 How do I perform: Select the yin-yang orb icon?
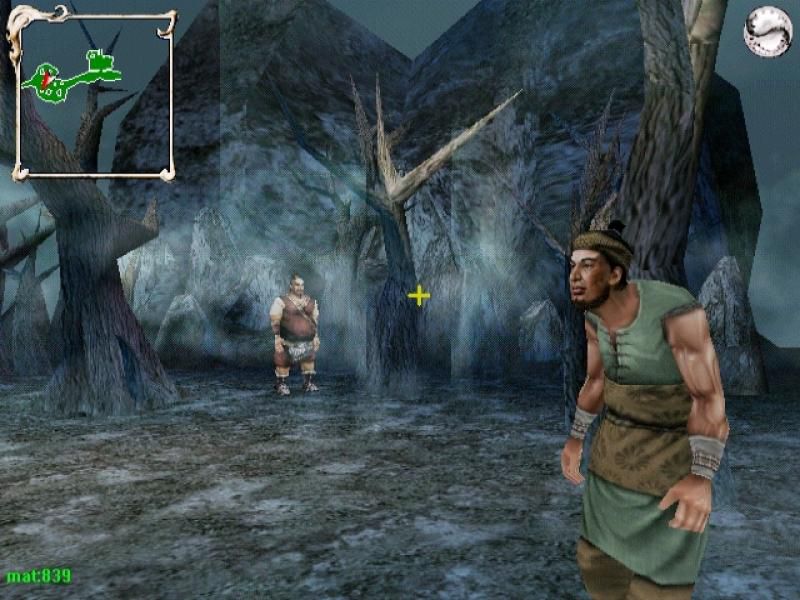767,31
